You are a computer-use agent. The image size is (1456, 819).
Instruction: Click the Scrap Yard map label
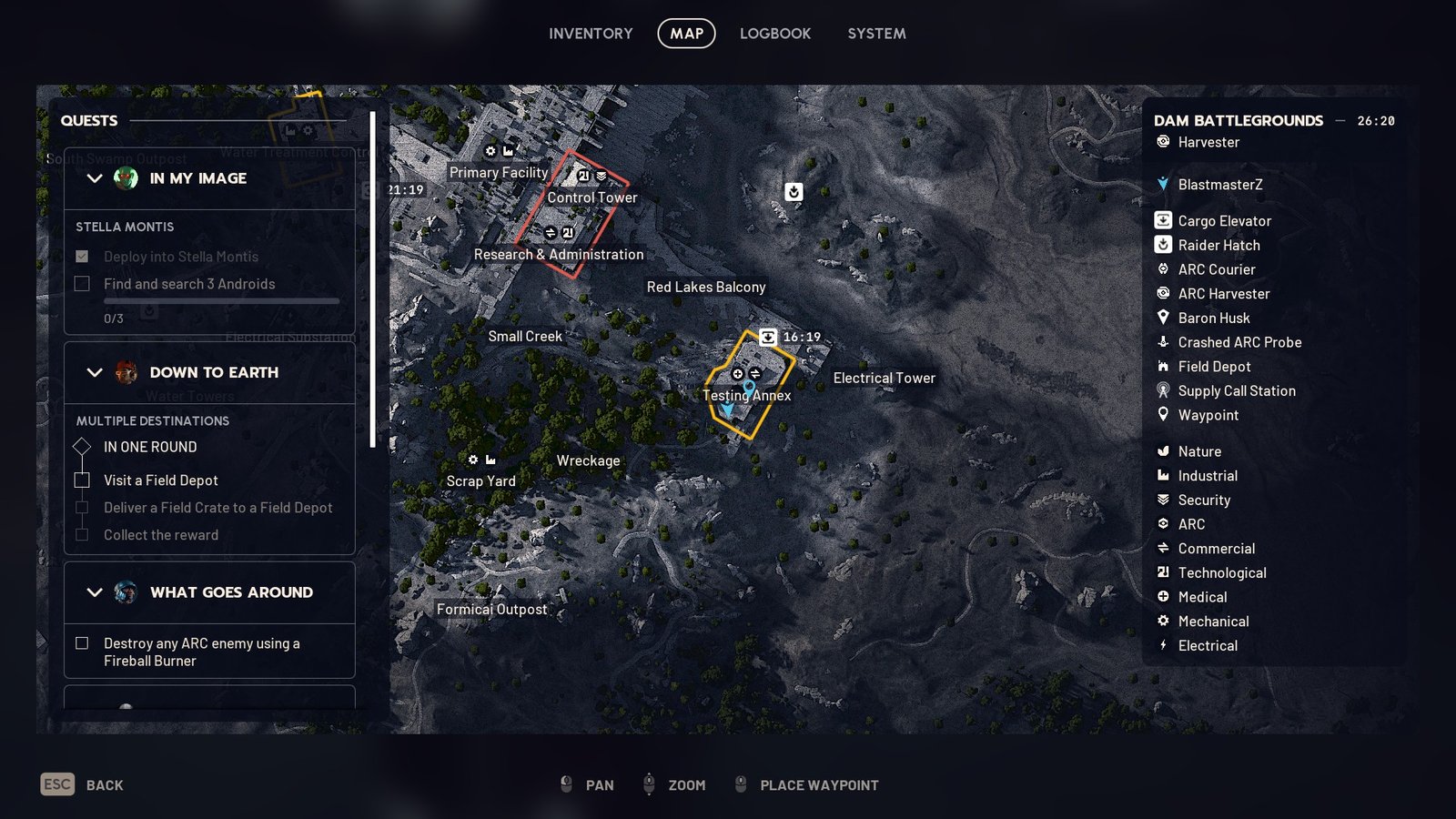tap(480, 481)
